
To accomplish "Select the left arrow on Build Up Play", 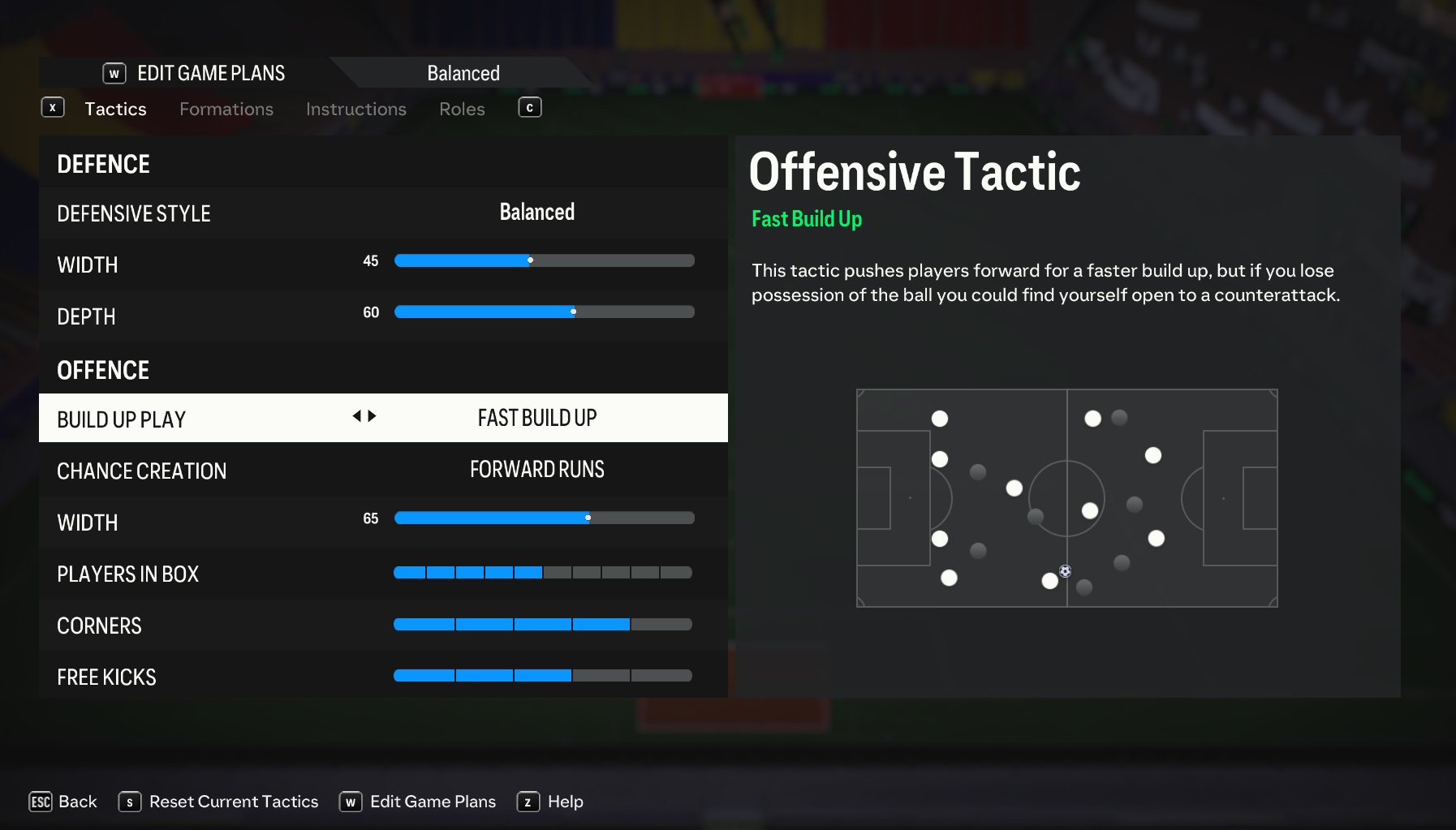I will 357,416.
